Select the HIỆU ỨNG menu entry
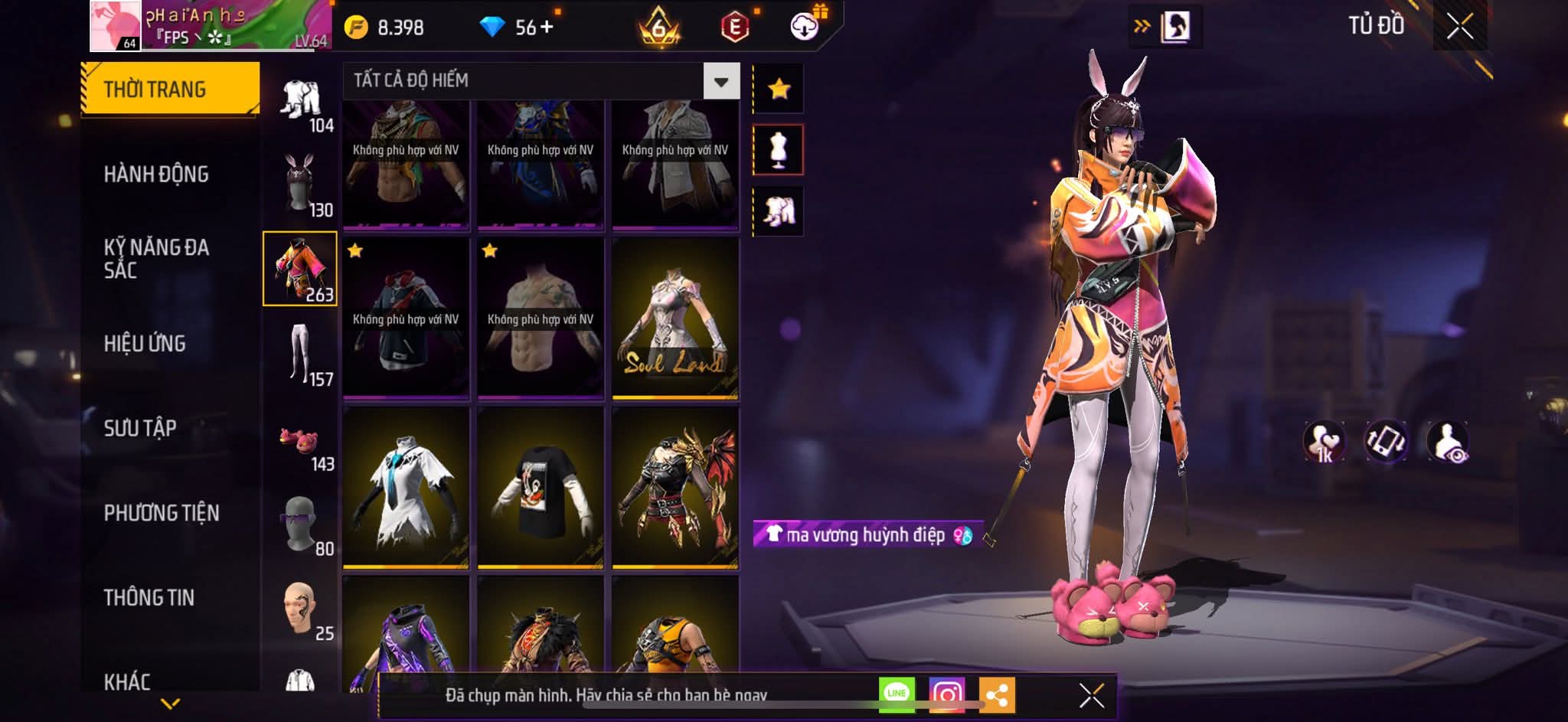 (145, 344)
